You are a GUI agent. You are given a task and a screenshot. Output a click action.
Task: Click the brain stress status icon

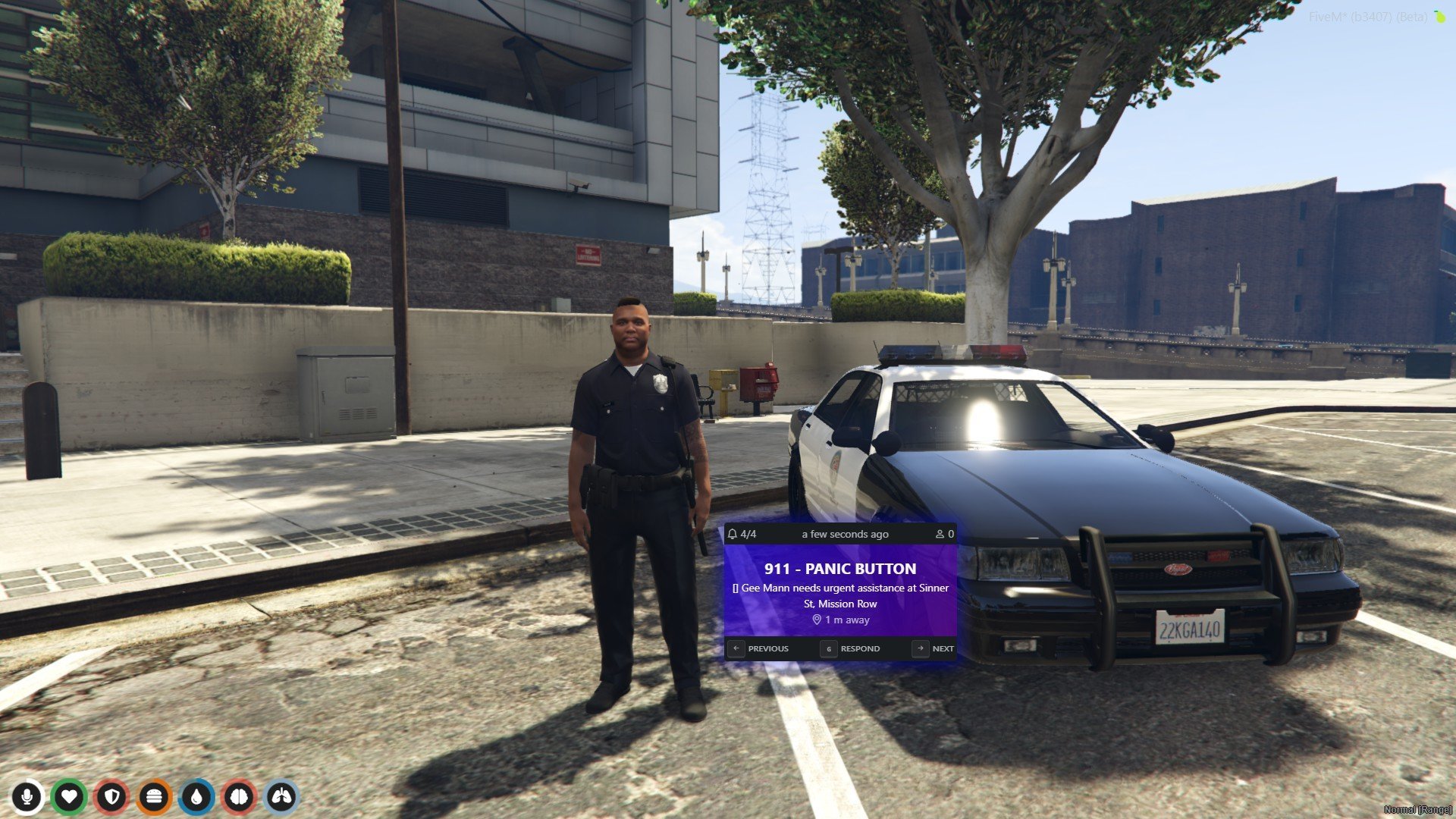240,797
